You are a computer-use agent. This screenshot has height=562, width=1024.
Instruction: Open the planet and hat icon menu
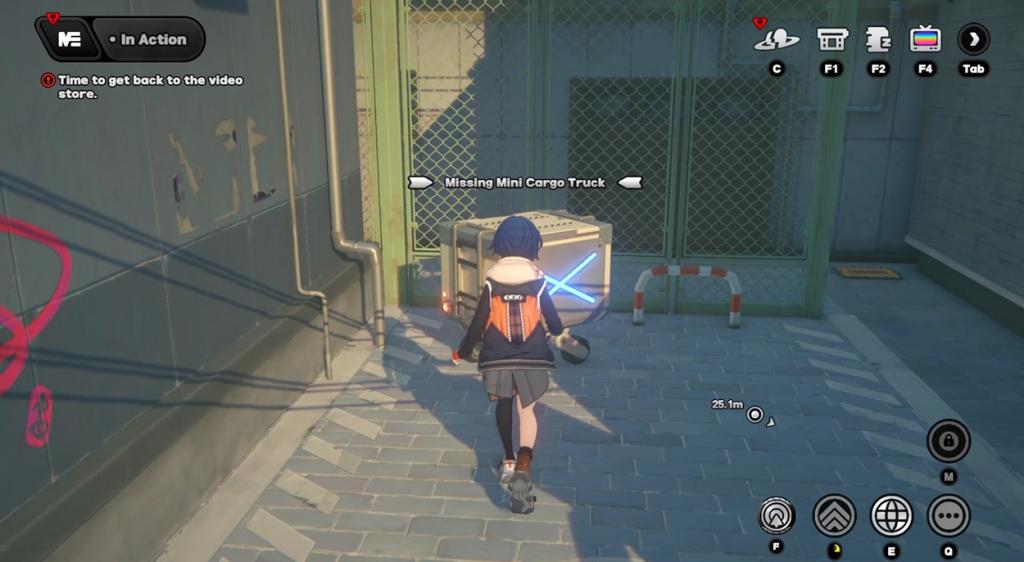pos(776,39)
